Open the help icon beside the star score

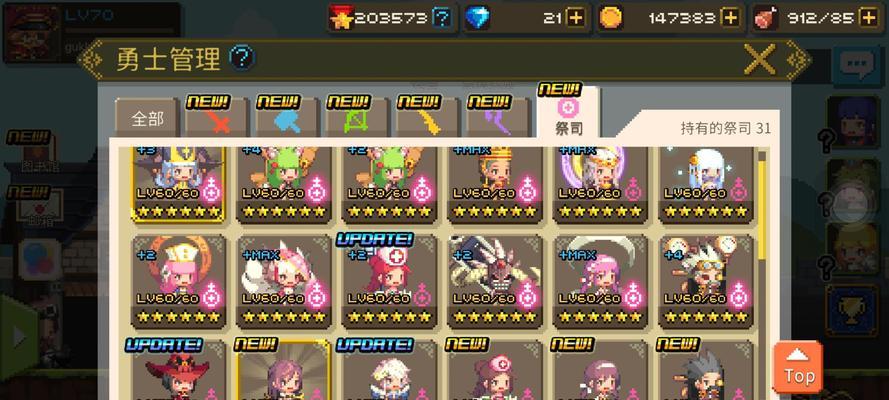(x=442, y=17)
